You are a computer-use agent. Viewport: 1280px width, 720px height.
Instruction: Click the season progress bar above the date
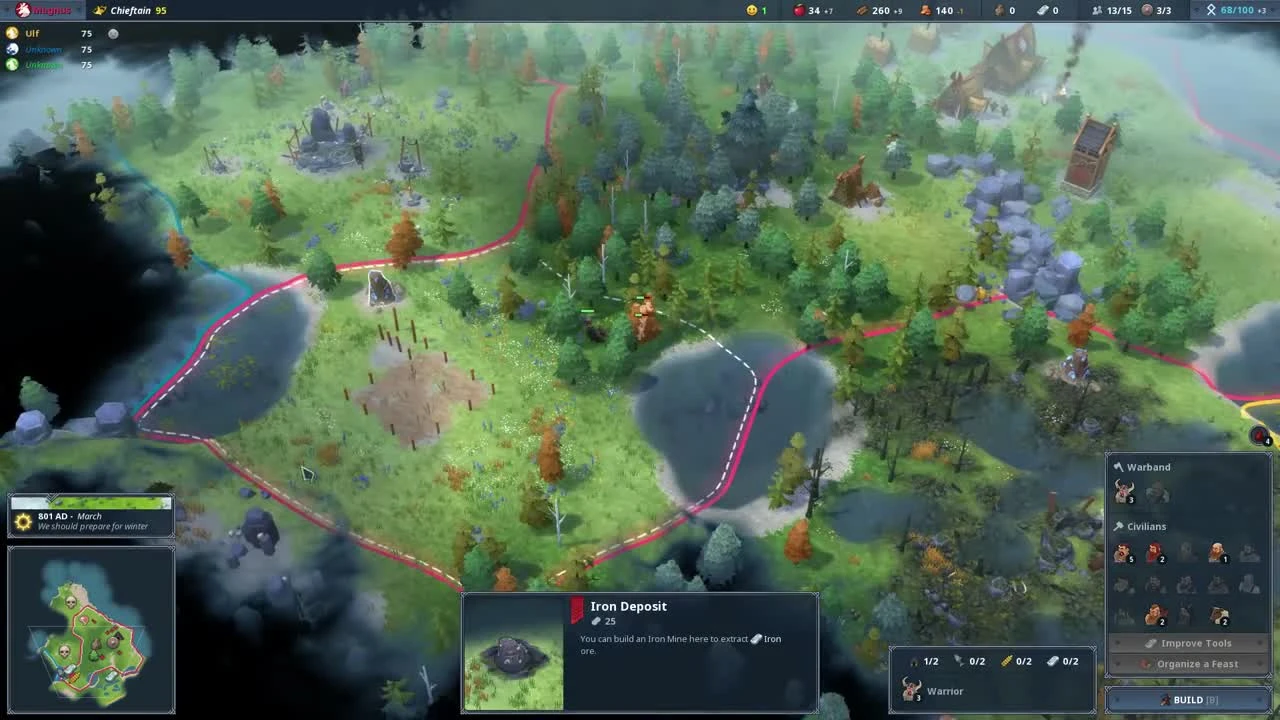click(91, 503)
